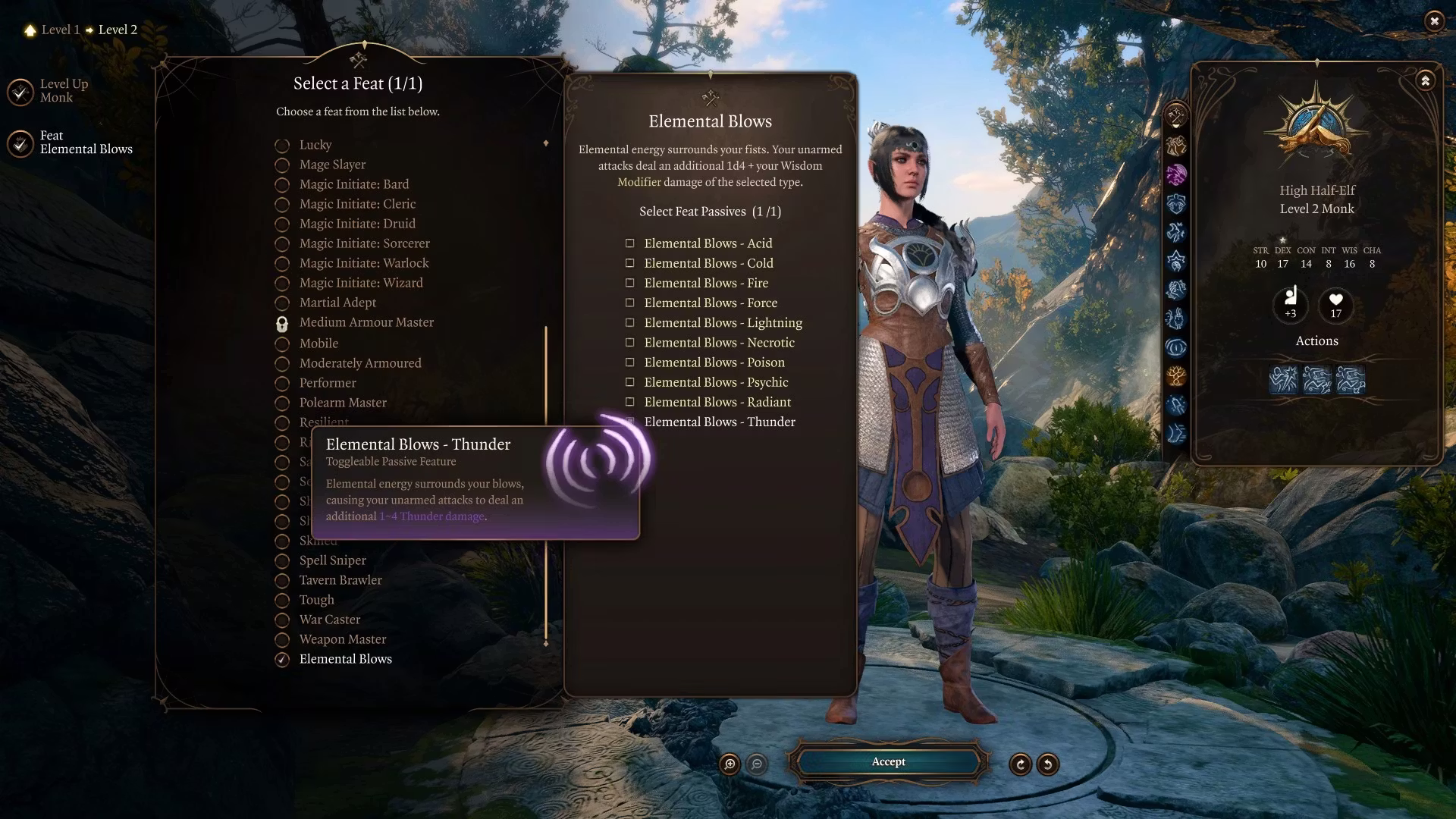Tick Elemental Blows - Acid checkbox
Screen dimensions: 1456x819
click(x=629, y=243)
